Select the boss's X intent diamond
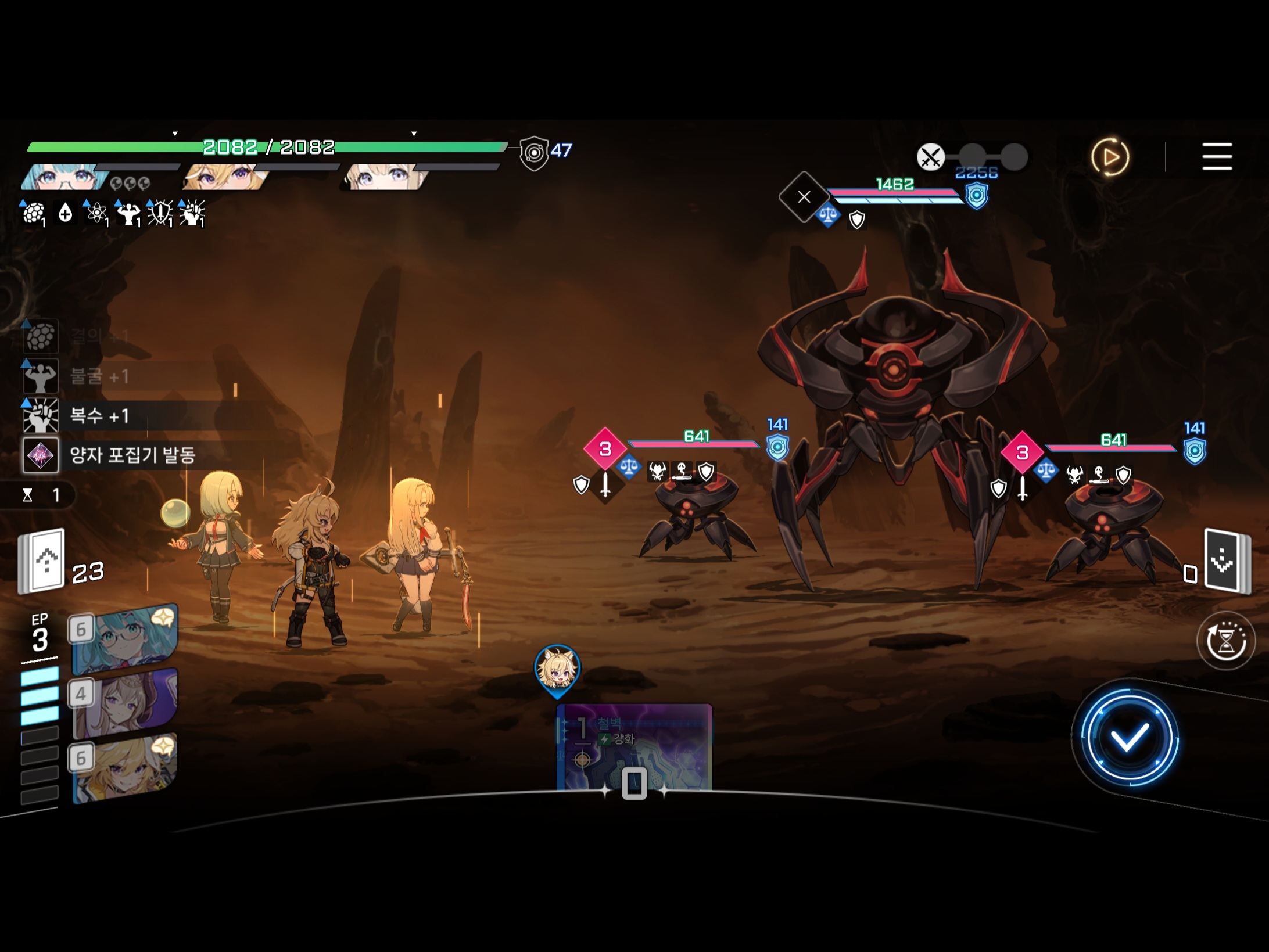The width and height of the screenshot is (1269, 952). (804, 197)
